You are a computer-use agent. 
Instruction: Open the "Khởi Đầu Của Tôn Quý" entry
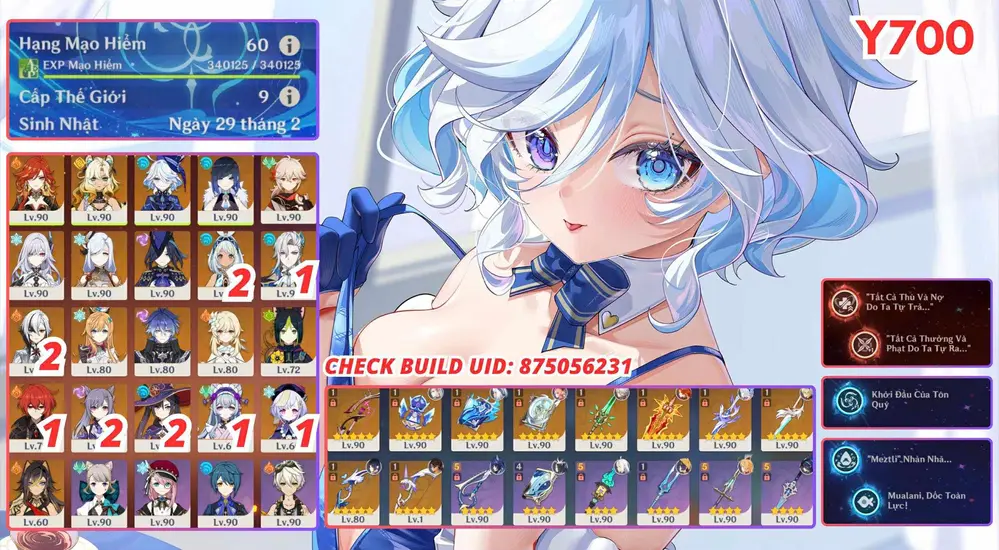click(906, 400)
